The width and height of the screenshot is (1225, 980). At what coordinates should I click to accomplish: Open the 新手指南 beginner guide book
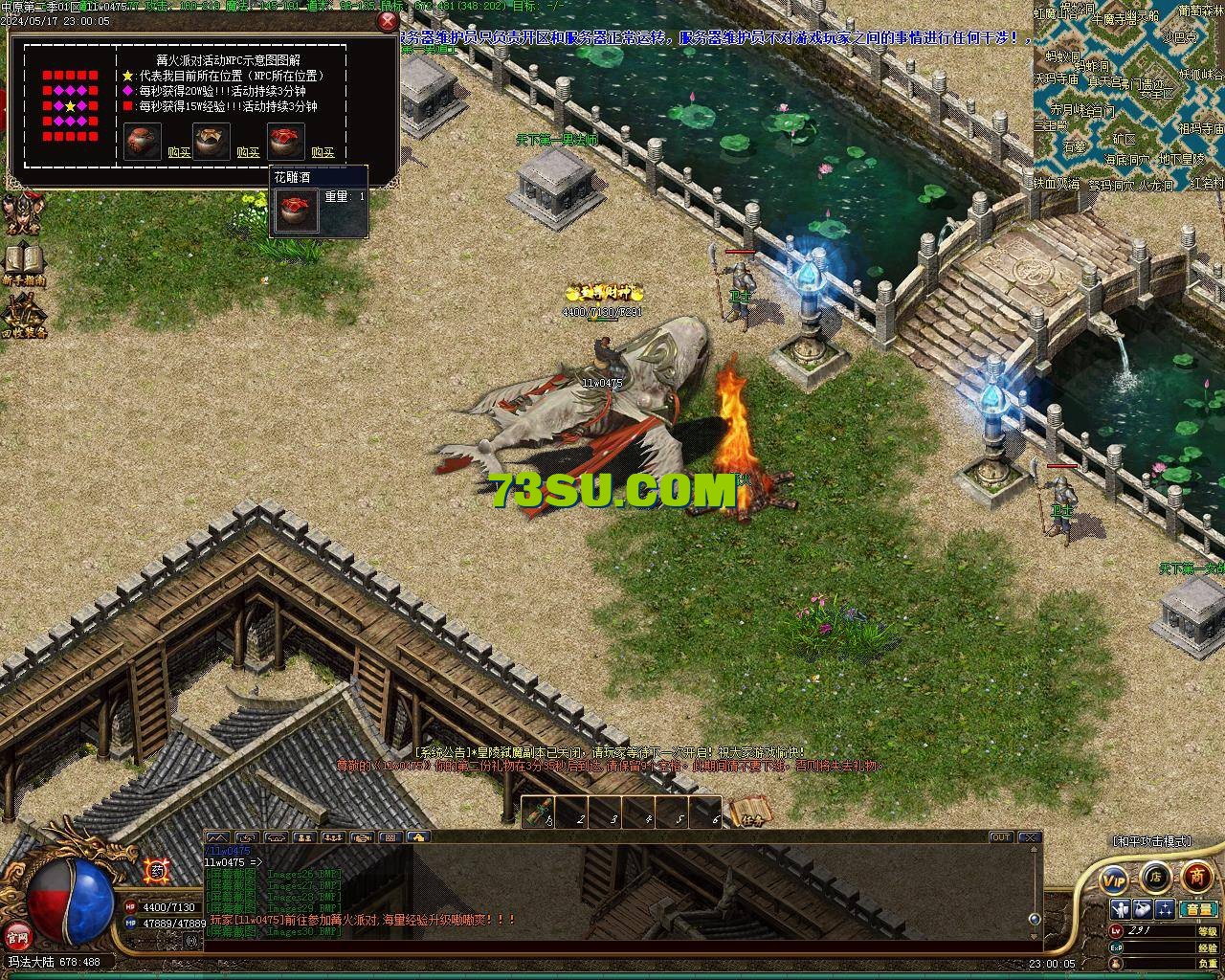coord(23,263)
